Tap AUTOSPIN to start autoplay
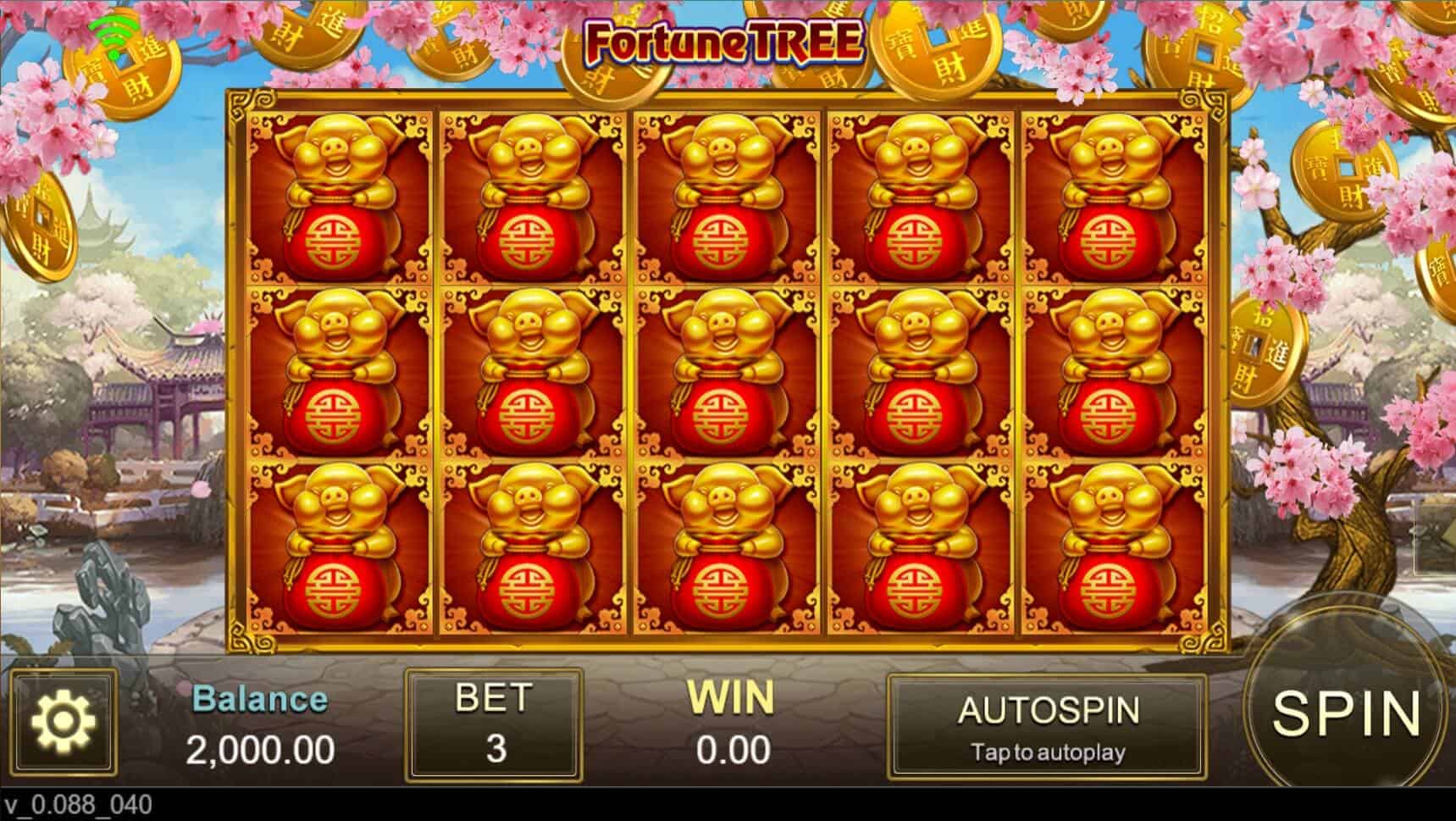 coord(1050,710)
